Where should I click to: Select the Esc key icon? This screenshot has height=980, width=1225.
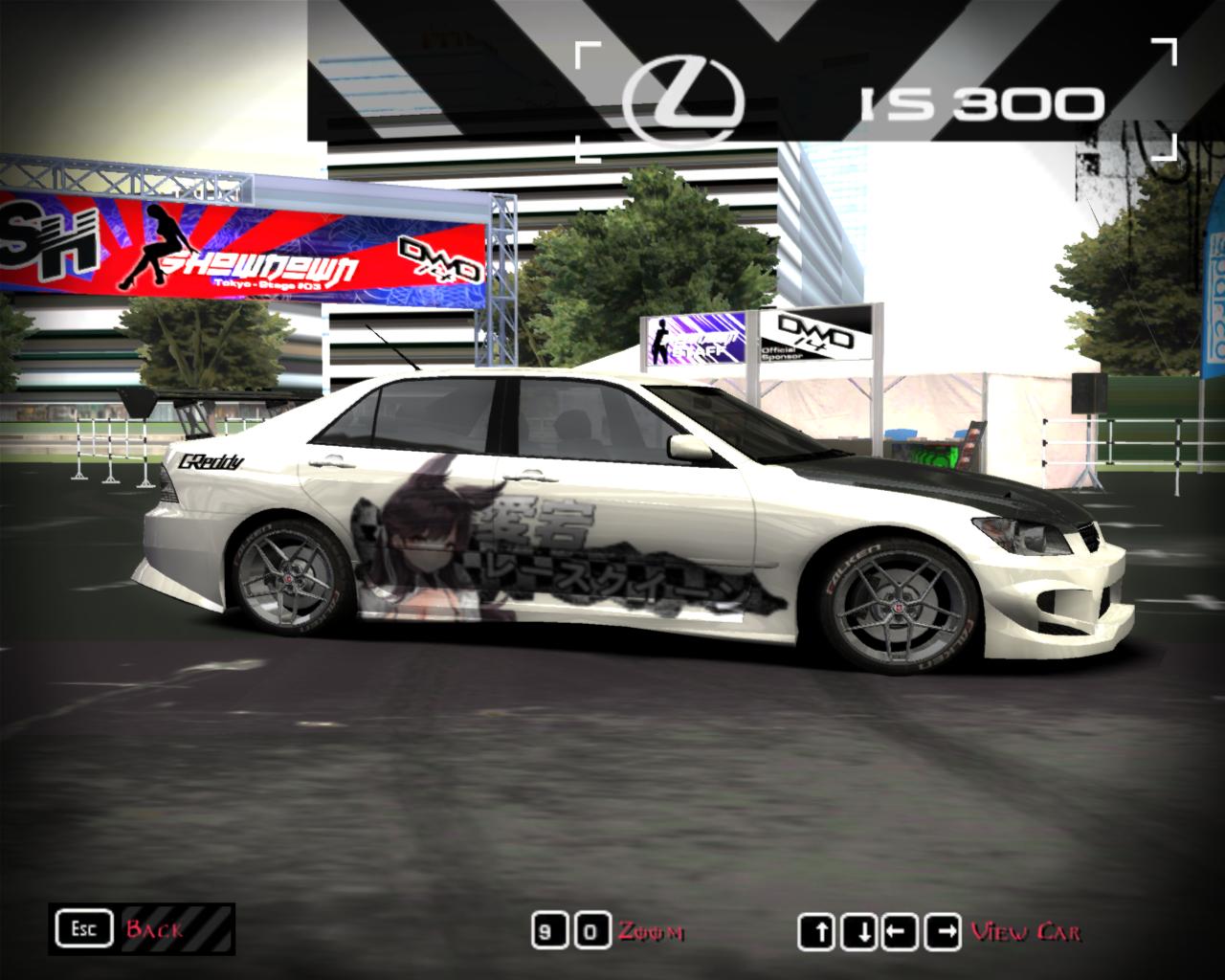pos(86,927)
